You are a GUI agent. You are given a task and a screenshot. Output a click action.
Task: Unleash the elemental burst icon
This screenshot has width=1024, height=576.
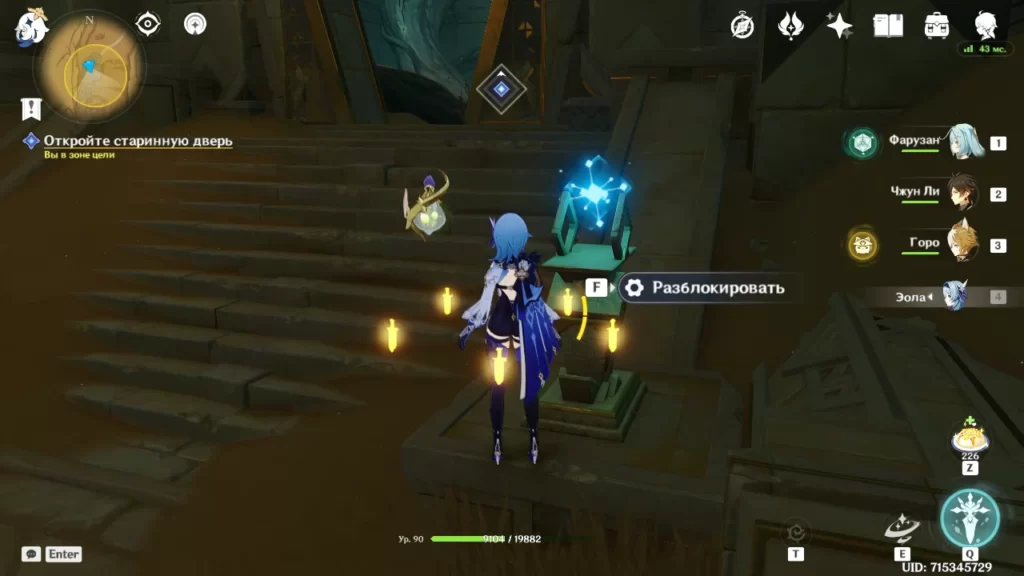coord(969,519)
